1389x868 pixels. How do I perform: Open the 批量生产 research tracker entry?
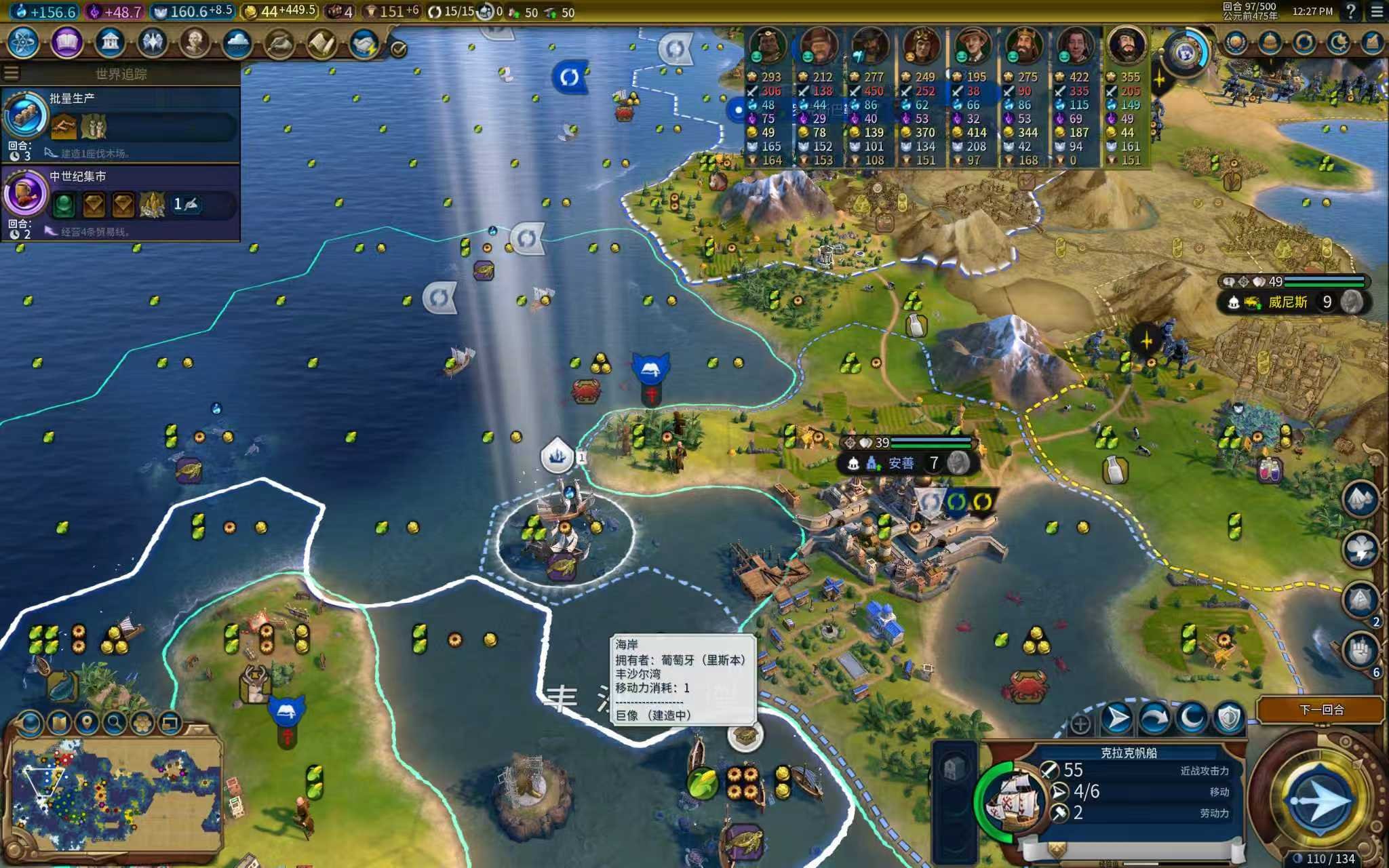tap(121, 124)
